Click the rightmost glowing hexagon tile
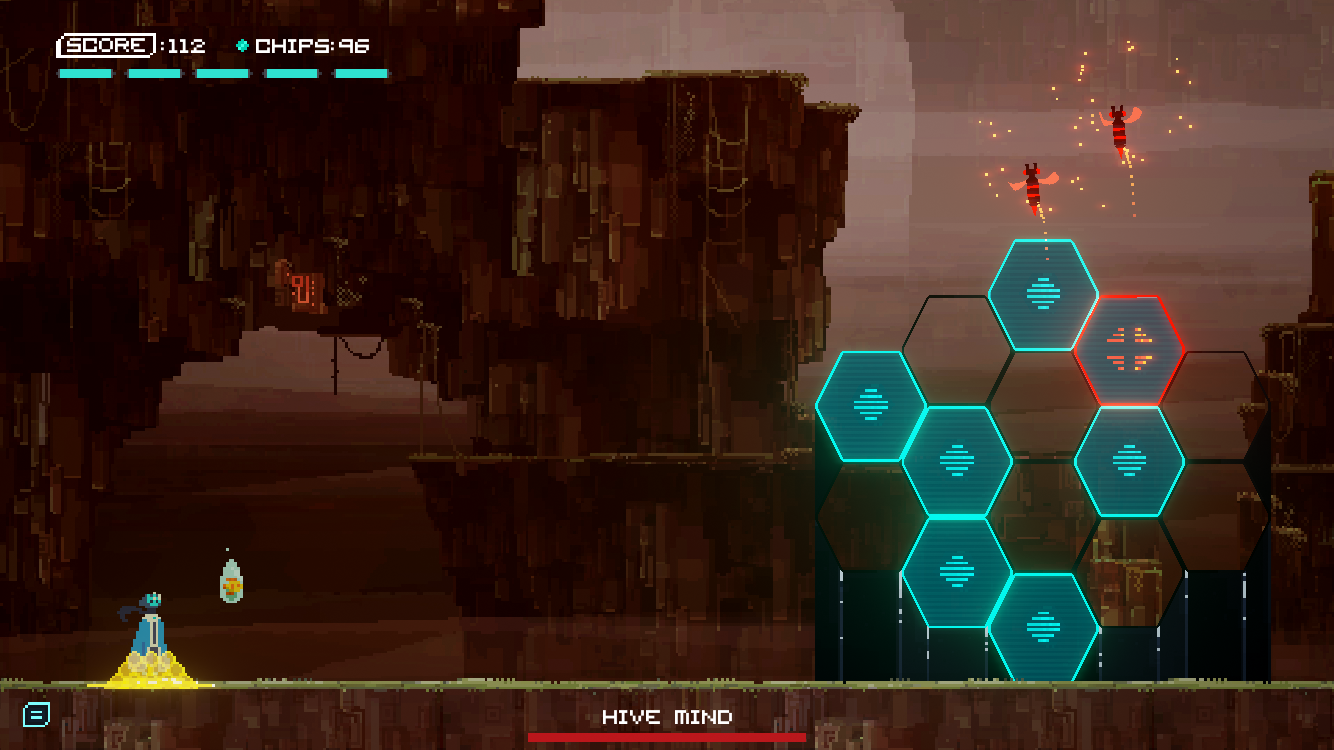 (x=1130, y=462)
